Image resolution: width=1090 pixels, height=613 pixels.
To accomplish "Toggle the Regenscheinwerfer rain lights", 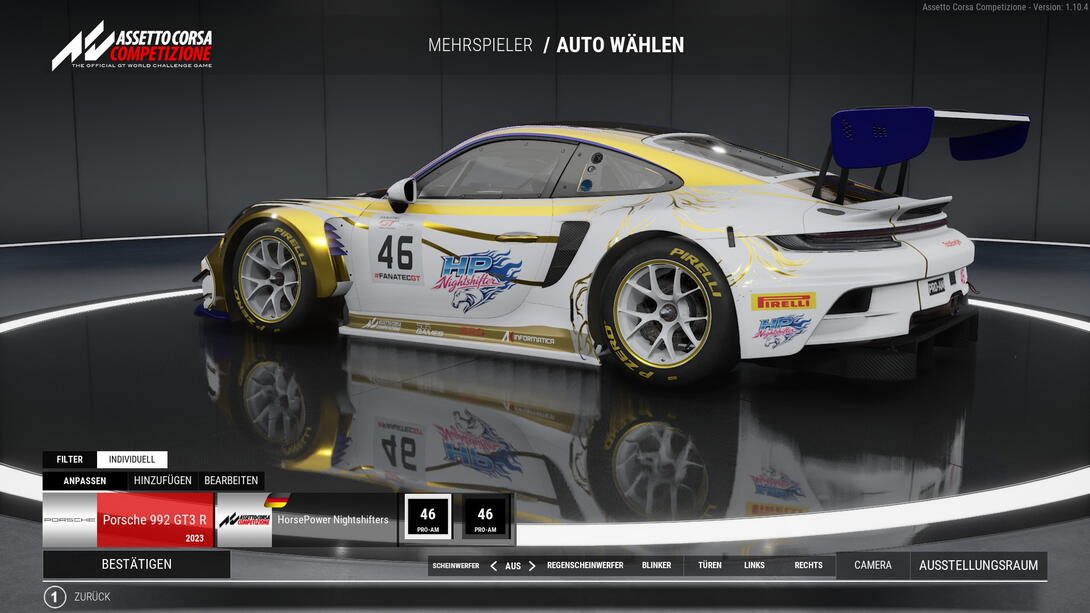I will coord(585,566).
